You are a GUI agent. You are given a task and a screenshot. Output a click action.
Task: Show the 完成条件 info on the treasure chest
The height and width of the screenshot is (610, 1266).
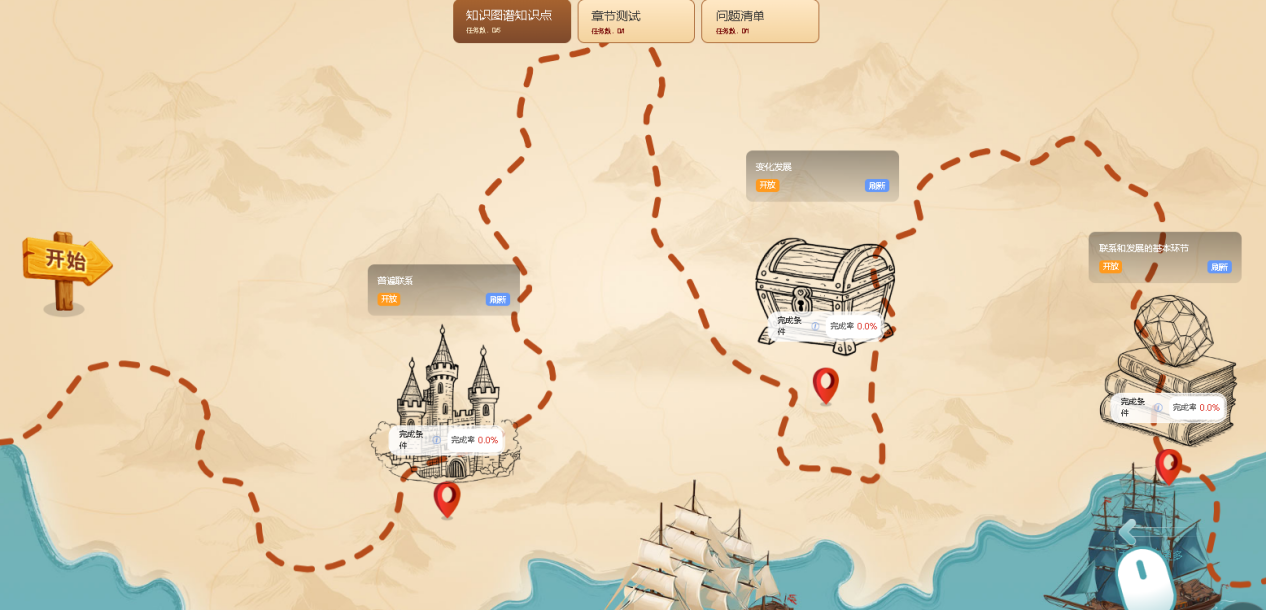[815, 326]
